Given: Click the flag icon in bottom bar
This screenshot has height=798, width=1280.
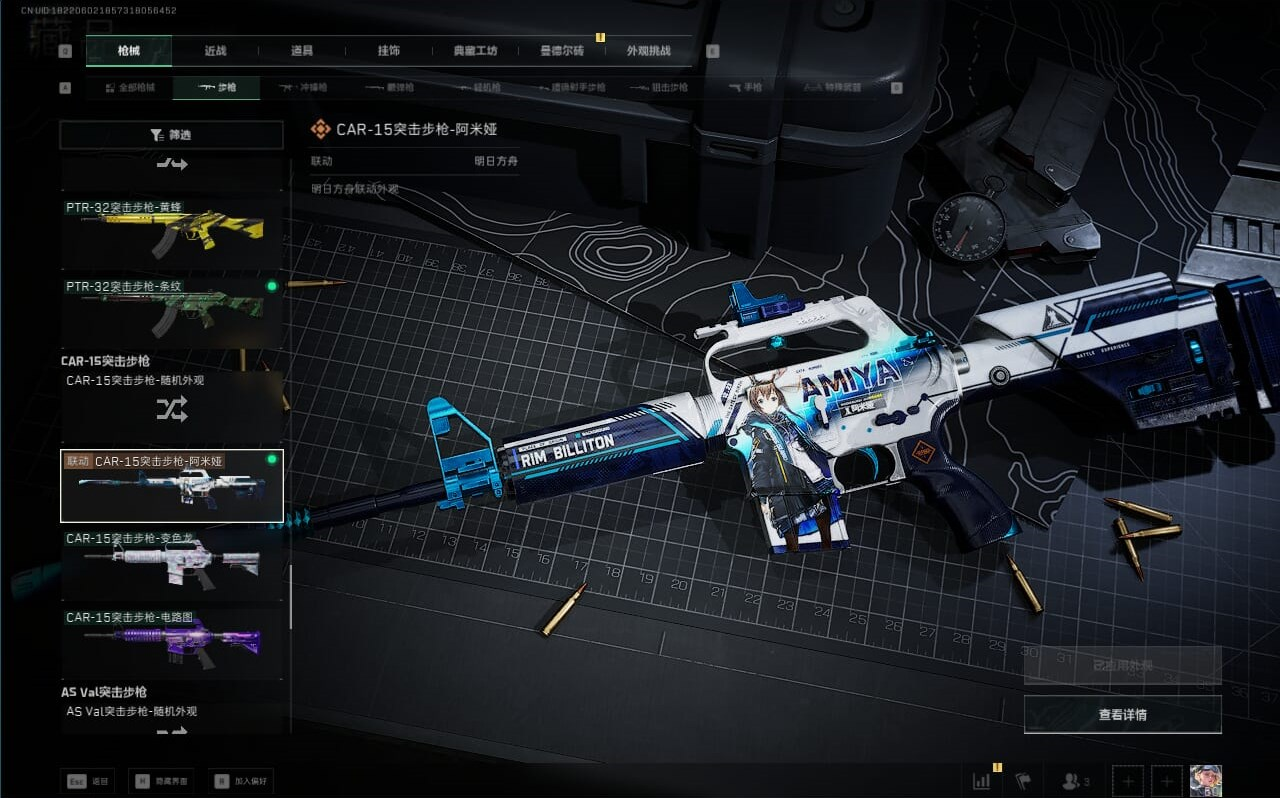Looking at the screenshot, I should tap(1022, 781).
